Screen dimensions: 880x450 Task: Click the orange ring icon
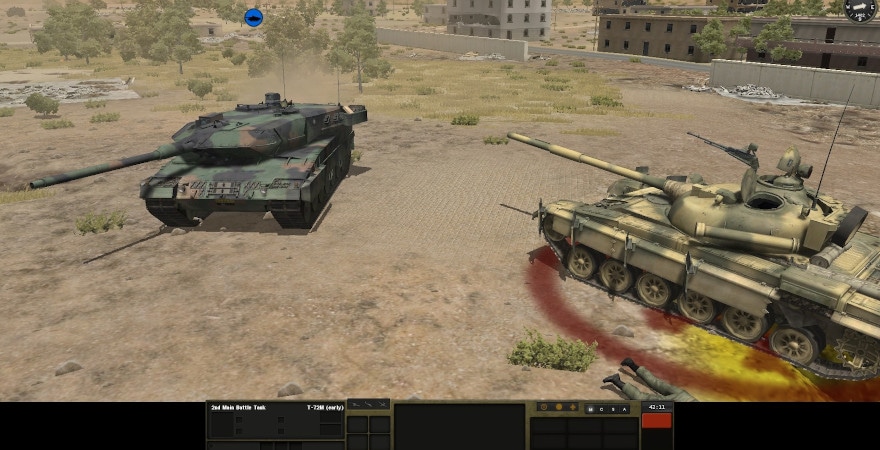point(544,407)
